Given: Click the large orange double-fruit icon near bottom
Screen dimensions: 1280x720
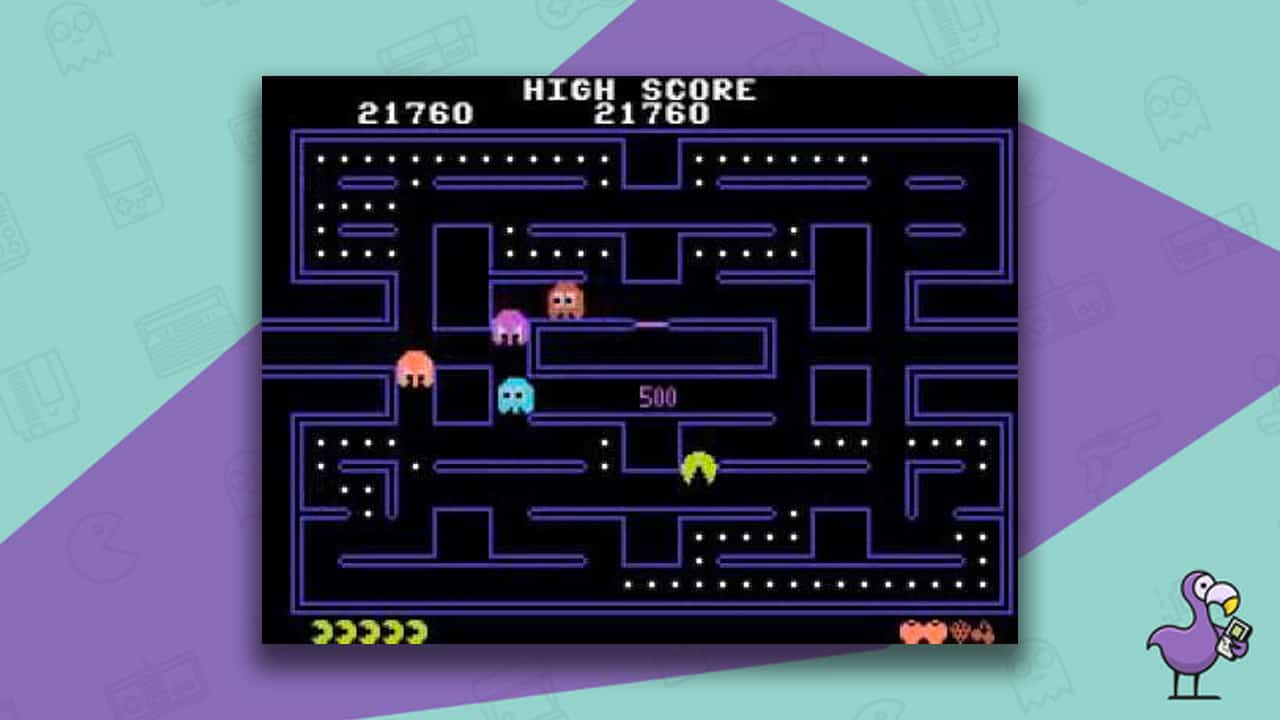Looking at the screenshot, I should point(921,629).
